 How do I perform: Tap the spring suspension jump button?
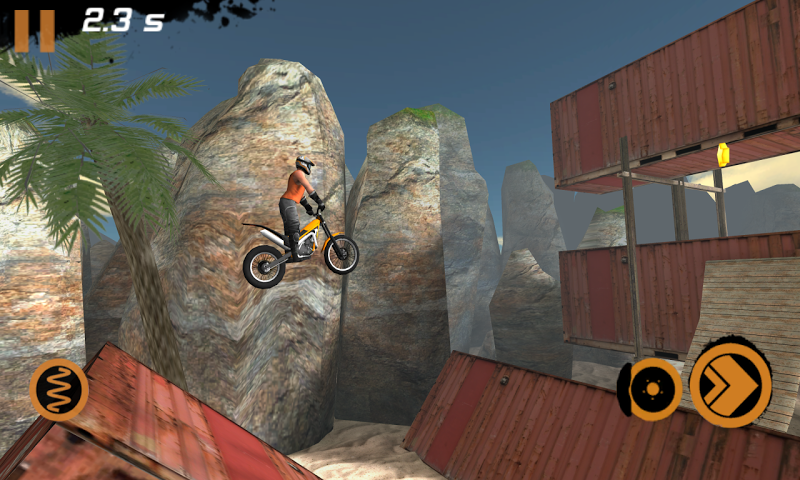(59, 389)
